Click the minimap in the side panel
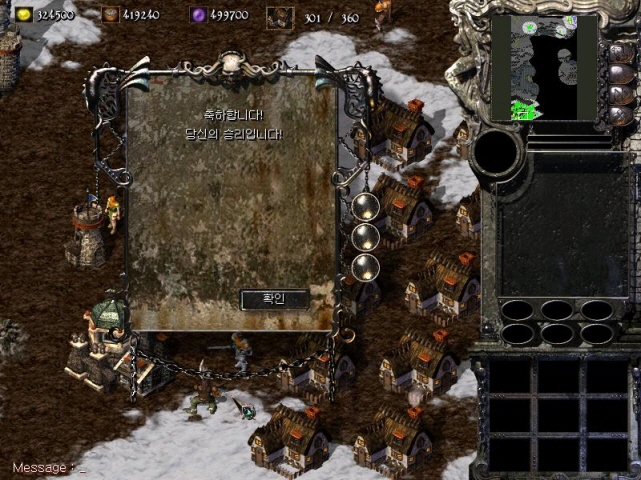The width and height of the screenshot is (641, 480). tap(544, 69)
